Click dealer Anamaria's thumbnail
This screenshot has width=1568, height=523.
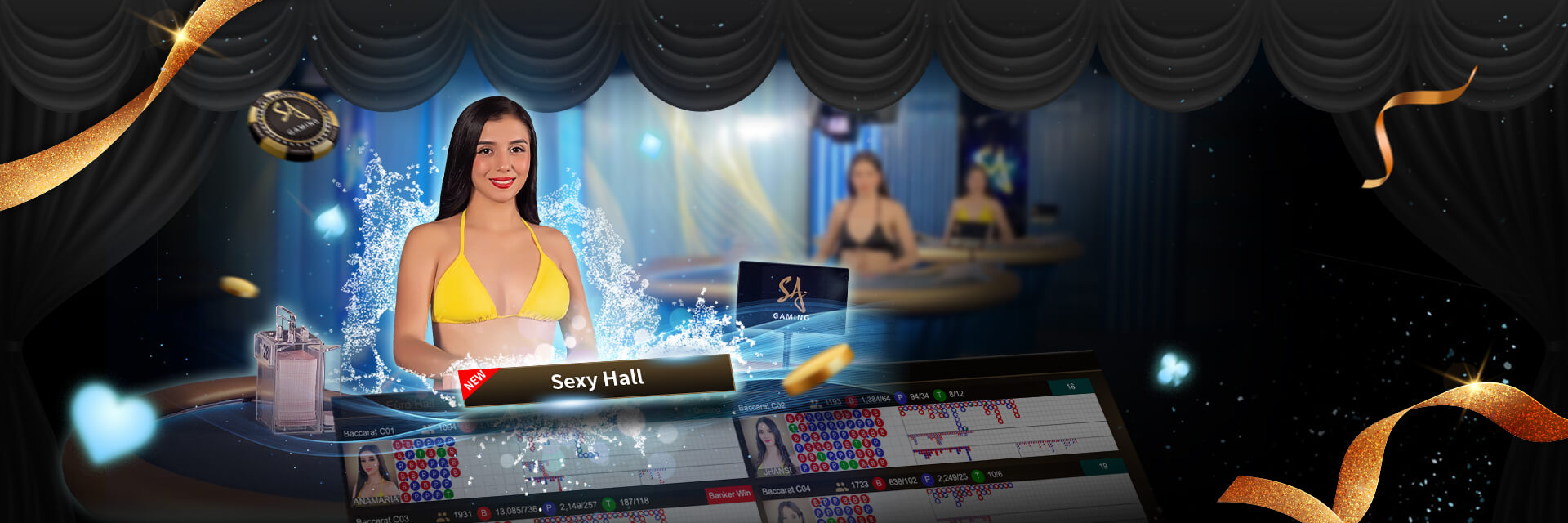pyautogui.click(x=374, y=474)
